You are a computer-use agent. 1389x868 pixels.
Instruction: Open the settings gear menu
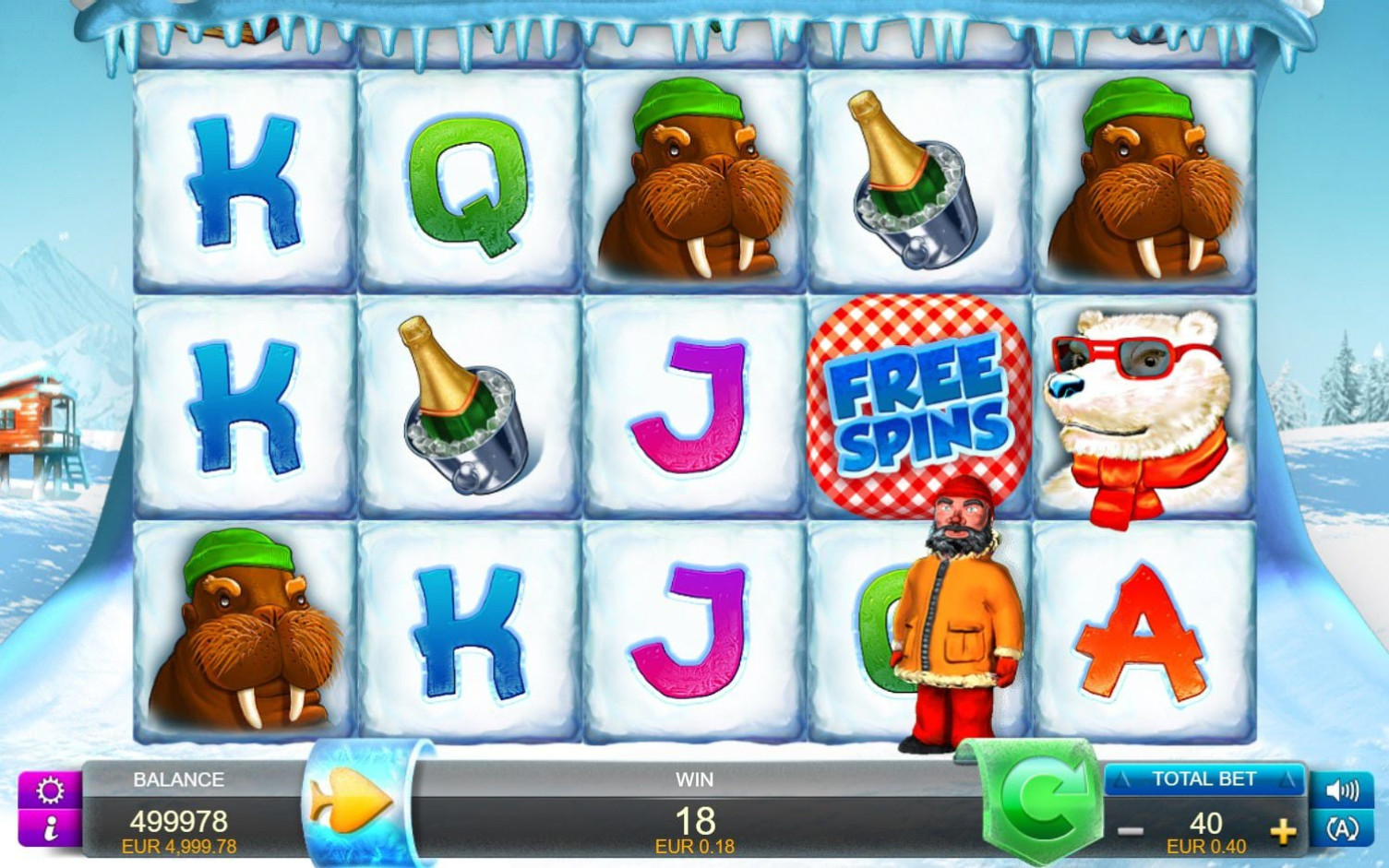(50, 791)
